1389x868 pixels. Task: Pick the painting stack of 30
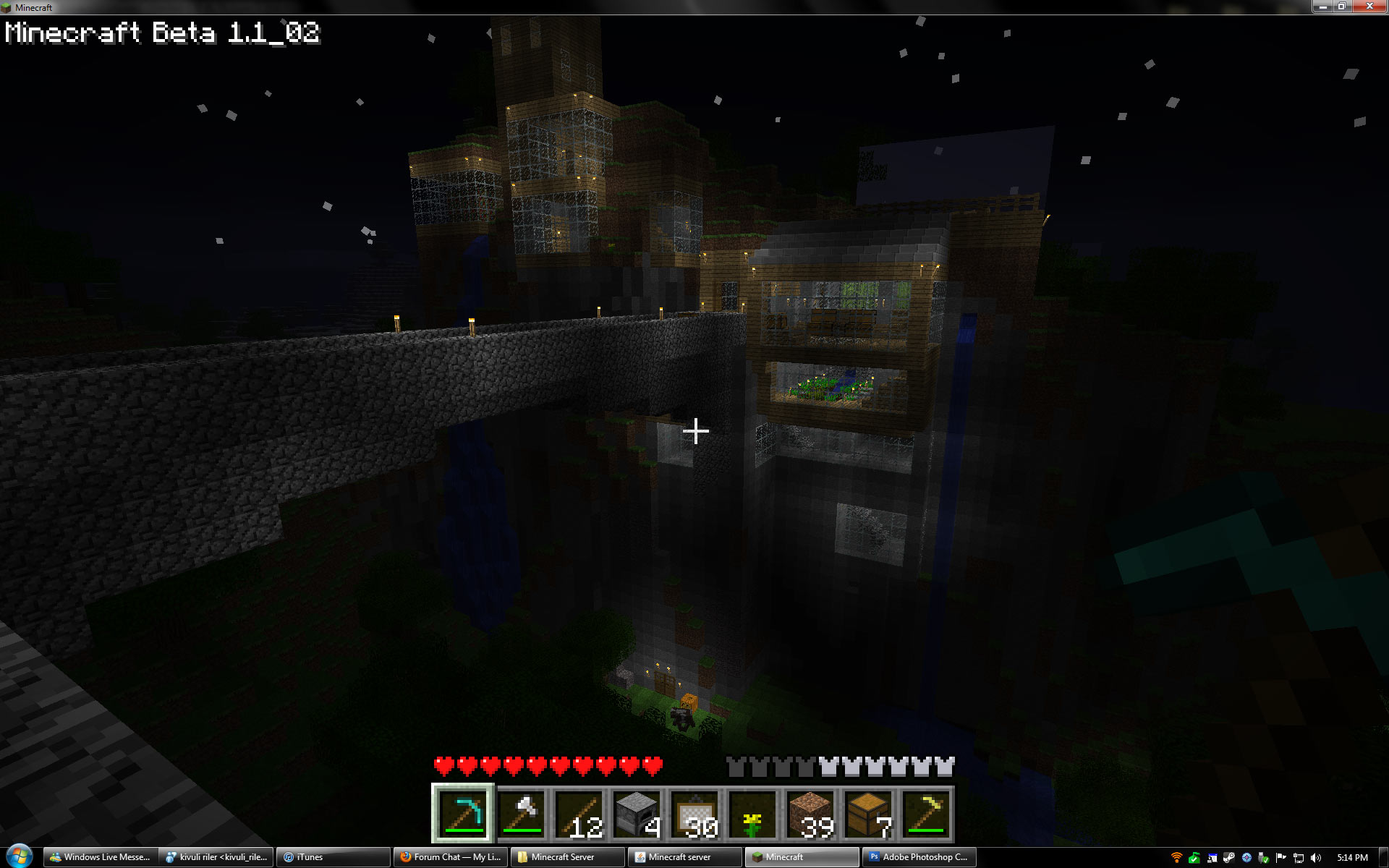pyautogui.click(x=694, y=814)
